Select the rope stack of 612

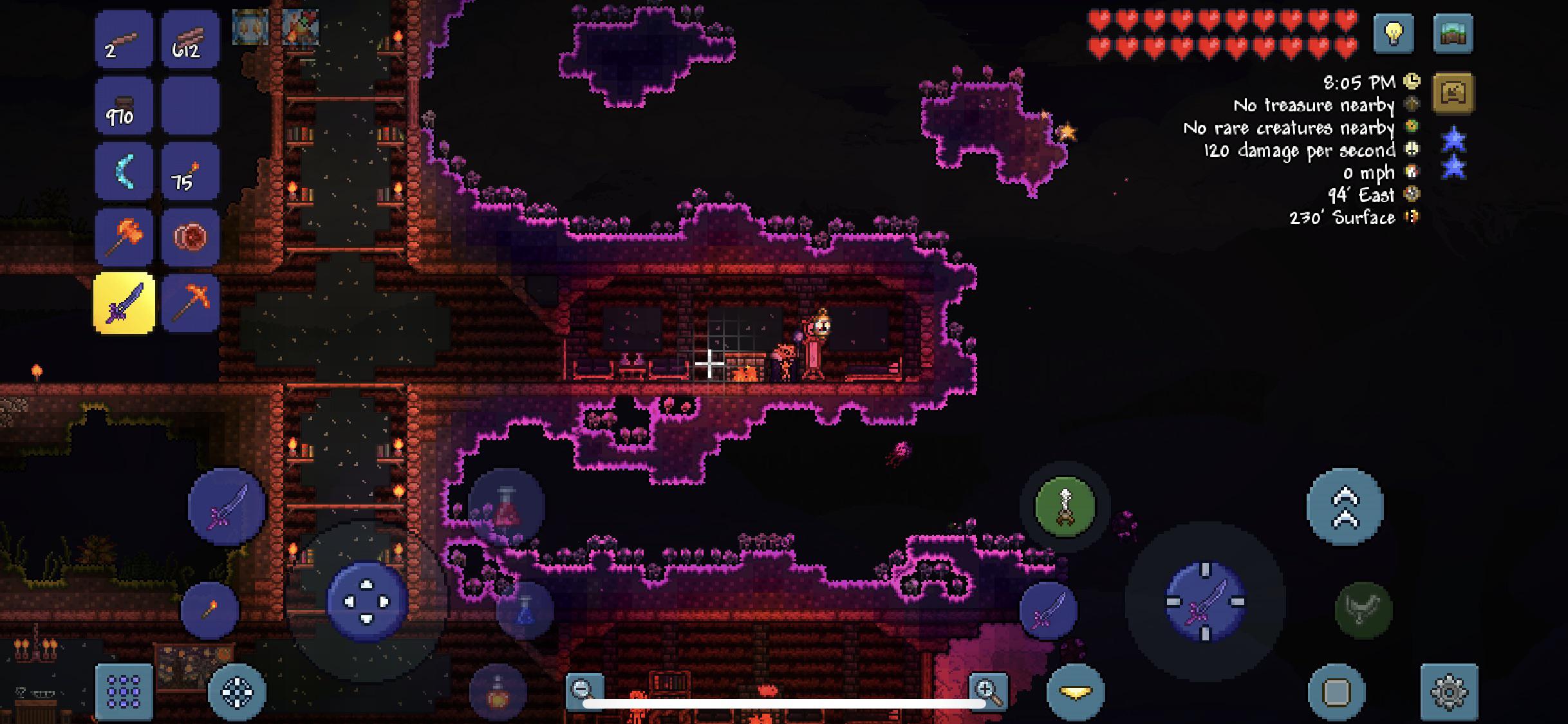(x=189, y=40)
